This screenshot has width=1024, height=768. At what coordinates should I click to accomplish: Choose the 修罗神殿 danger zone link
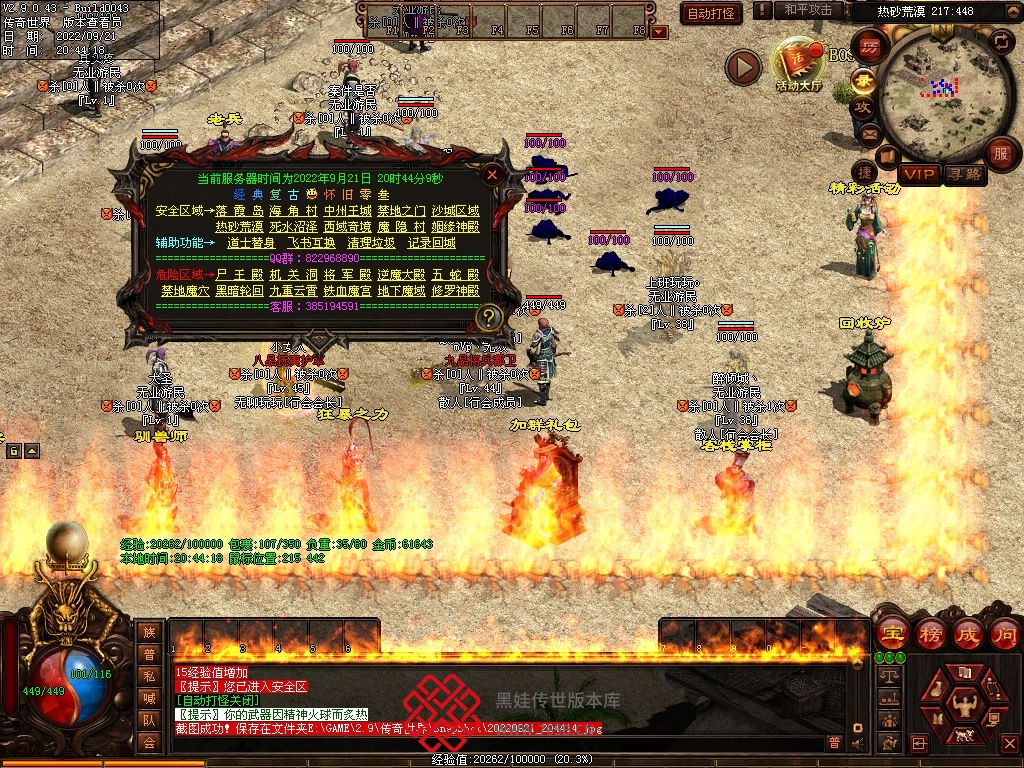click(455, 290)
